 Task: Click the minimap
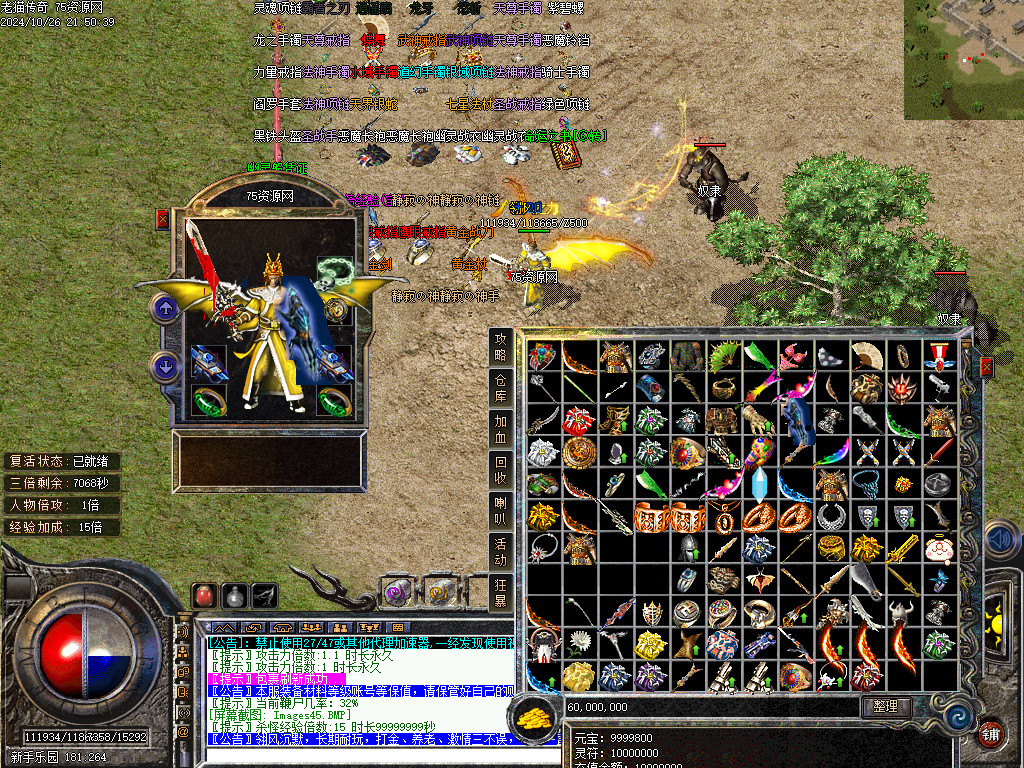(963, 60)
